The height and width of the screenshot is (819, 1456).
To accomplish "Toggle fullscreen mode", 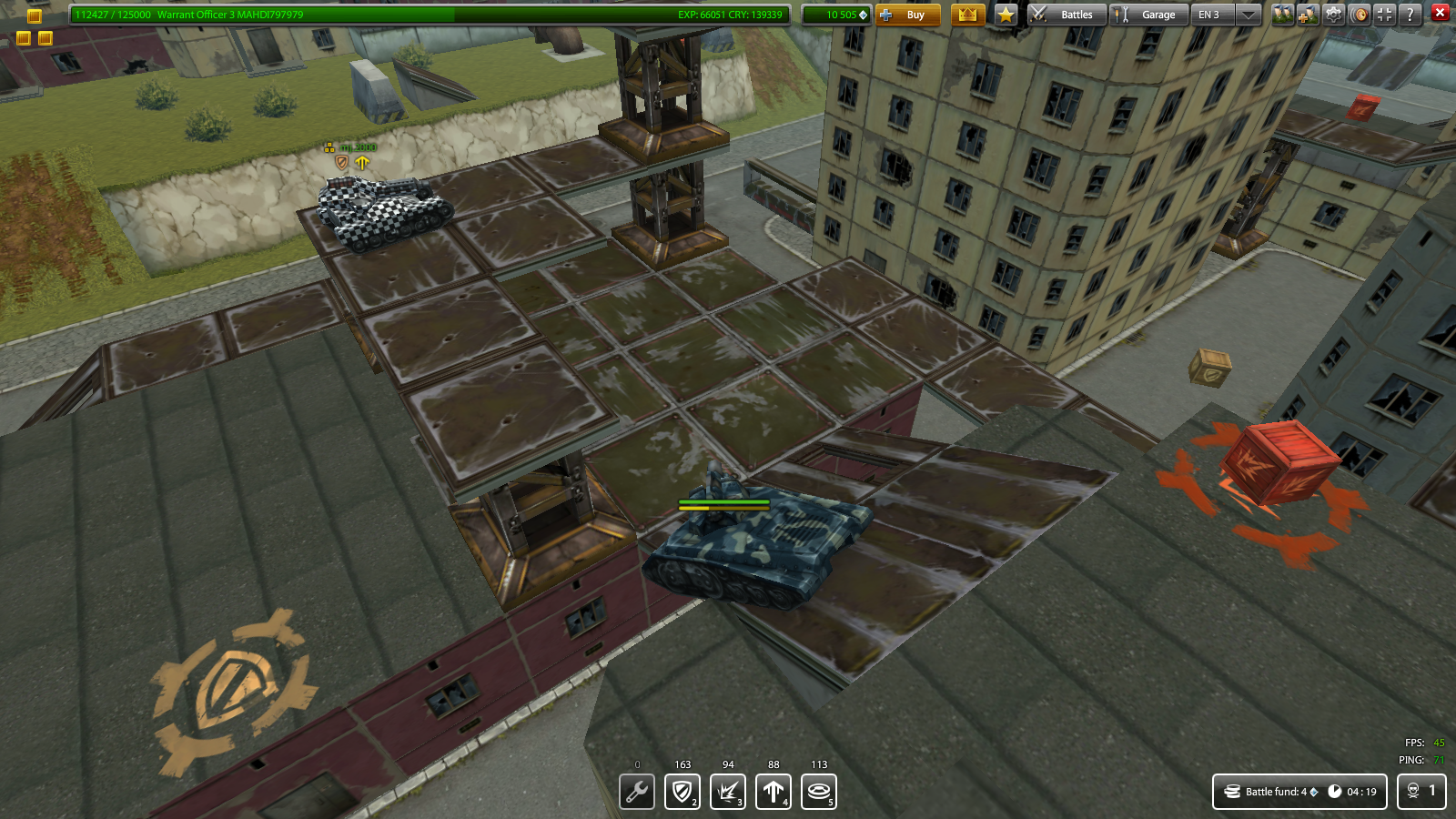I will (1385, 15).
